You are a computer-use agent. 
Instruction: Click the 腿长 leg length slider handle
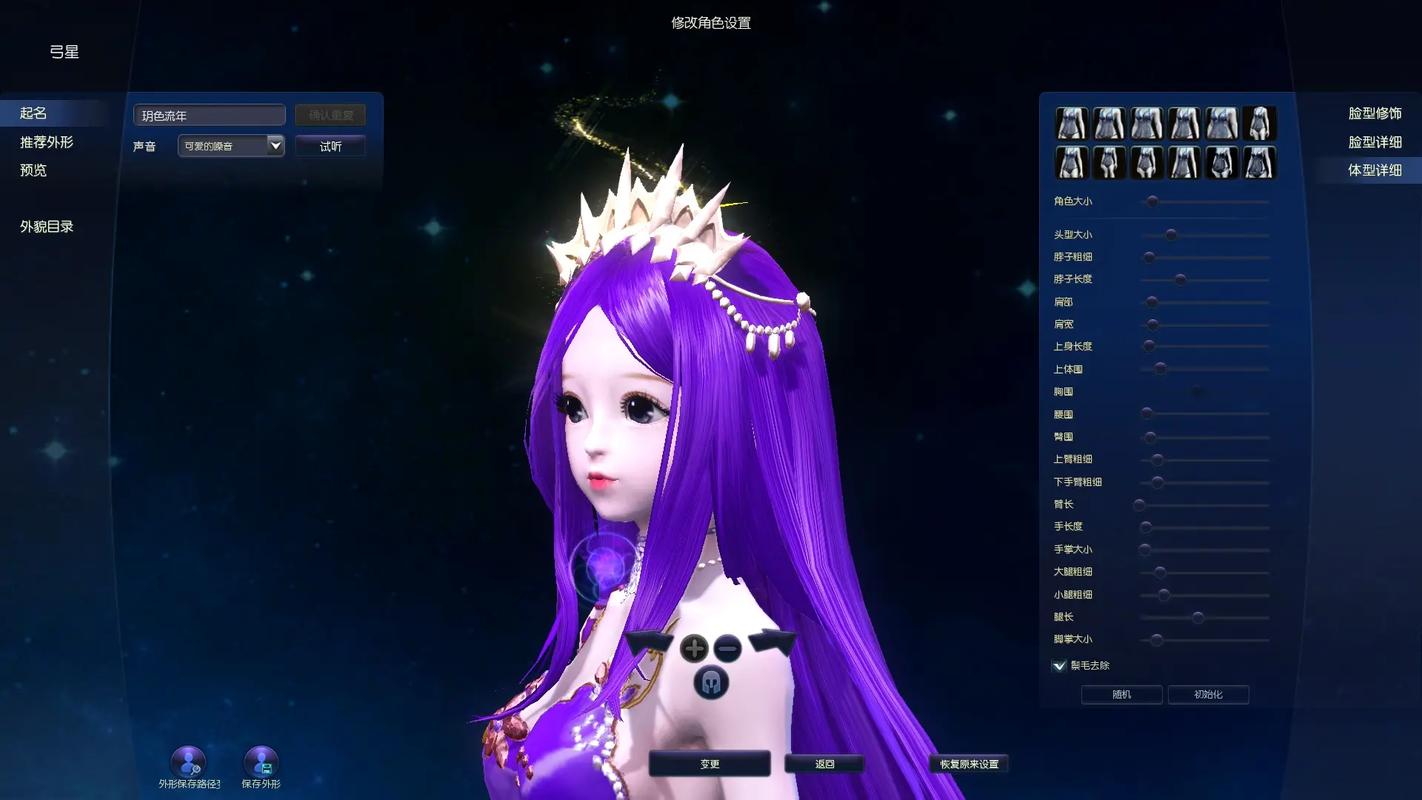point(1198,618)
